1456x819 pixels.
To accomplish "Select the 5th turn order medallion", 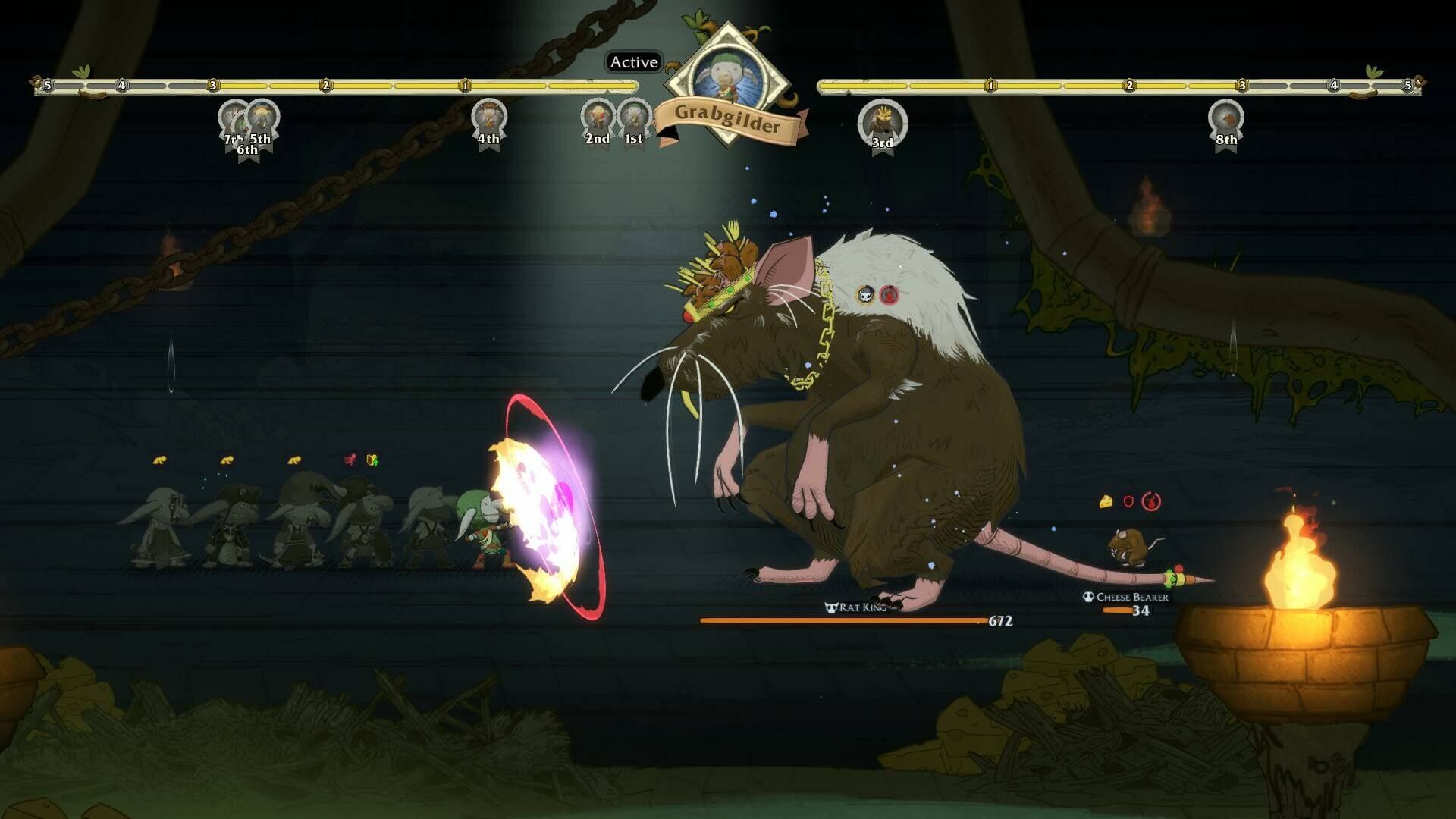I will [262, 118].
